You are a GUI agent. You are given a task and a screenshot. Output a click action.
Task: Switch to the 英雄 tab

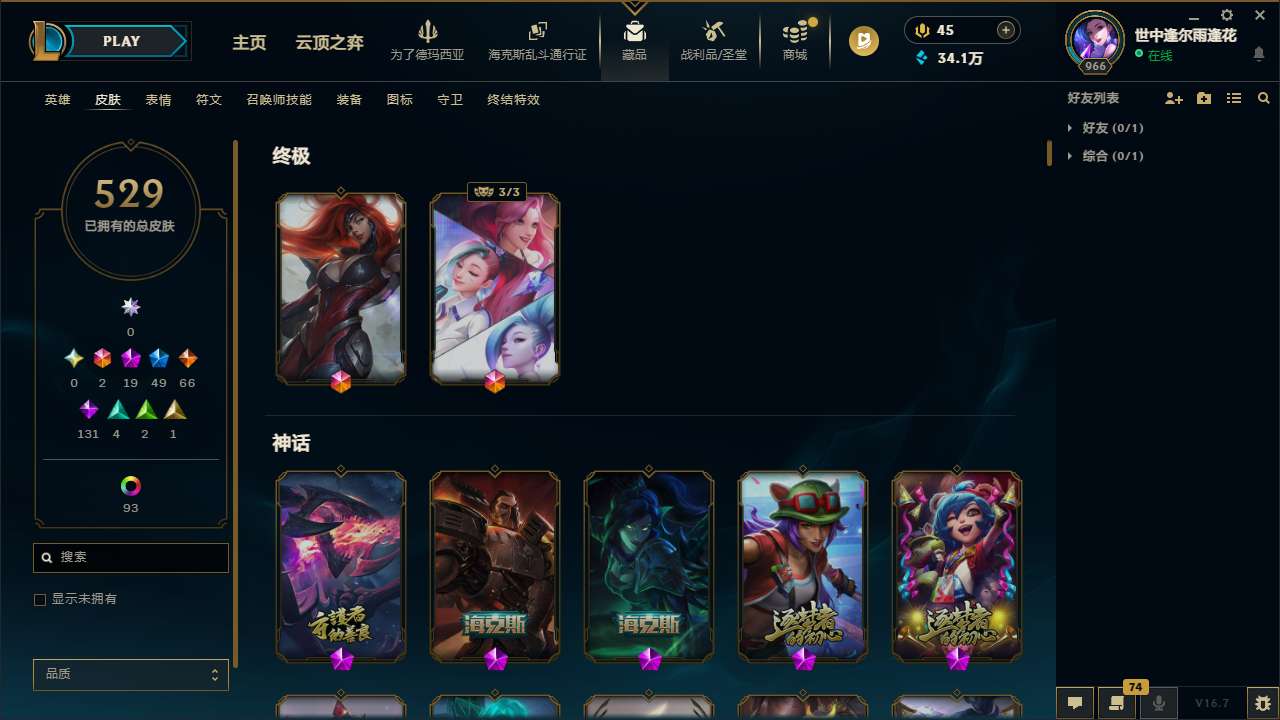[x=57, y=100]
